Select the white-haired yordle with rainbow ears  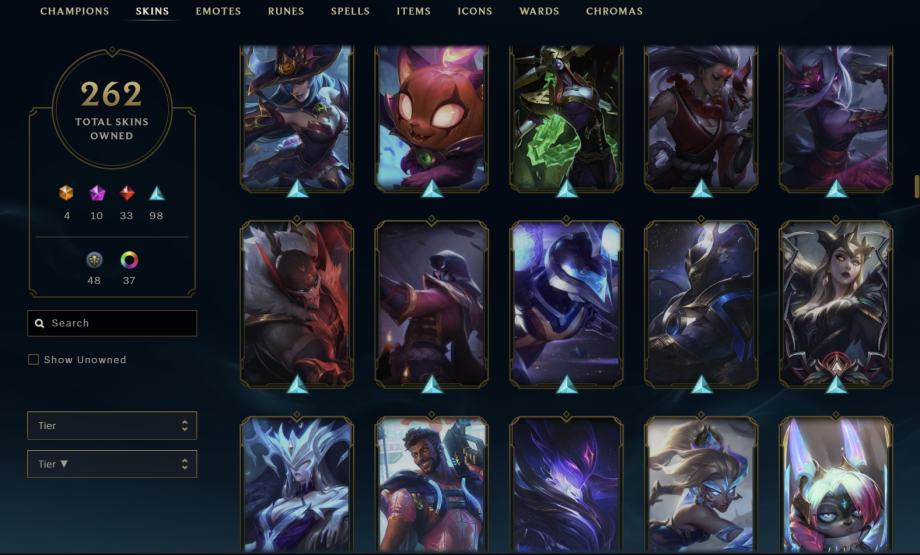(x=836, y=485)
